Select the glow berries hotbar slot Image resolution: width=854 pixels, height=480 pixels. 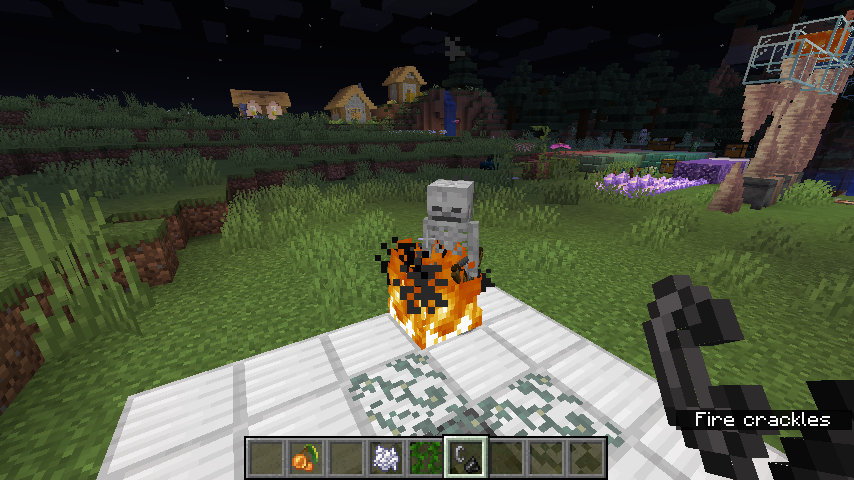click(x=305, y=458)
